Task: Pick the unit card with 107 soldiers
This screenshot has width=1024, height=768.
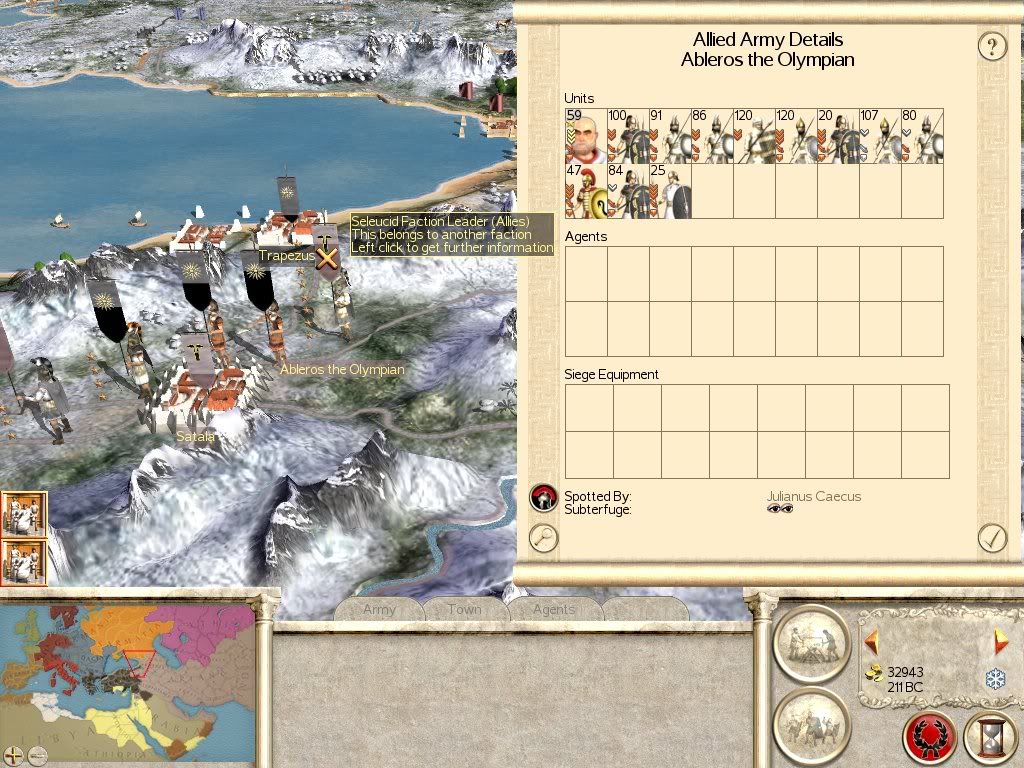Action: click(x=880, y=136)
